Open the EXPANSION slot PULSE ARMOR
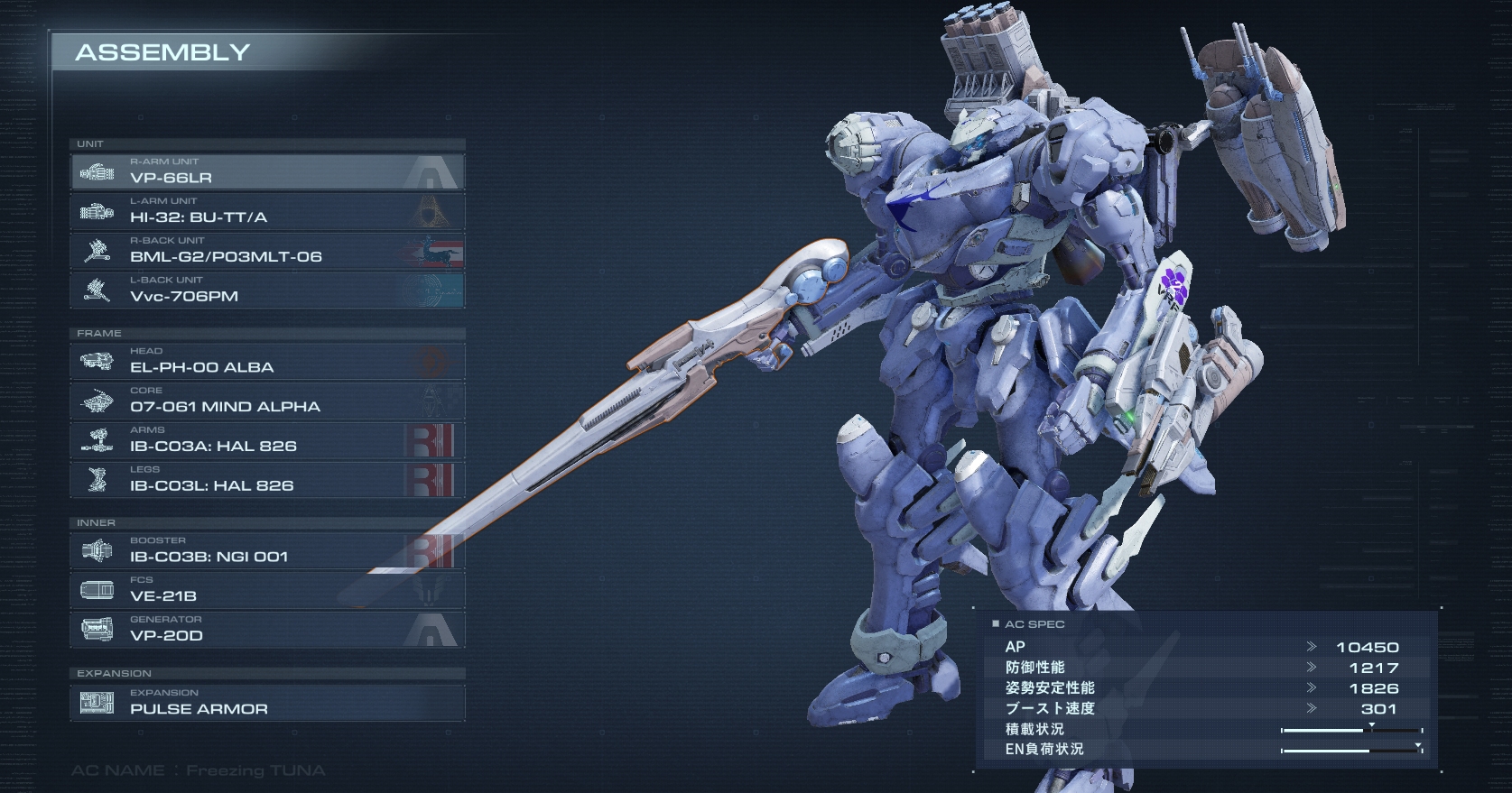Screen dimensions: 1512x793 tap(267, 703)
